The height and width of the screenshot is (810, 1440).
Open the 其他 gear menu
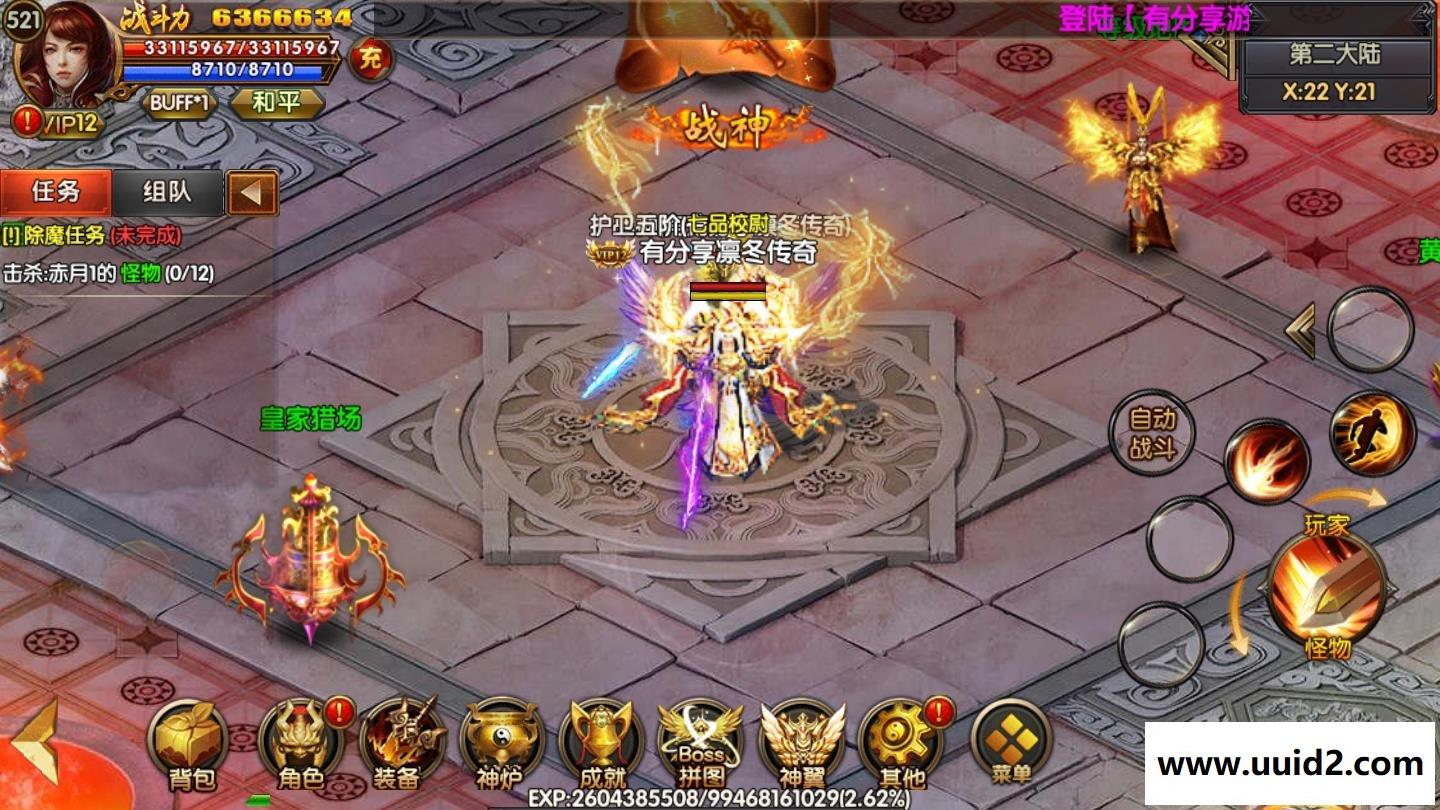pos(900,746)
